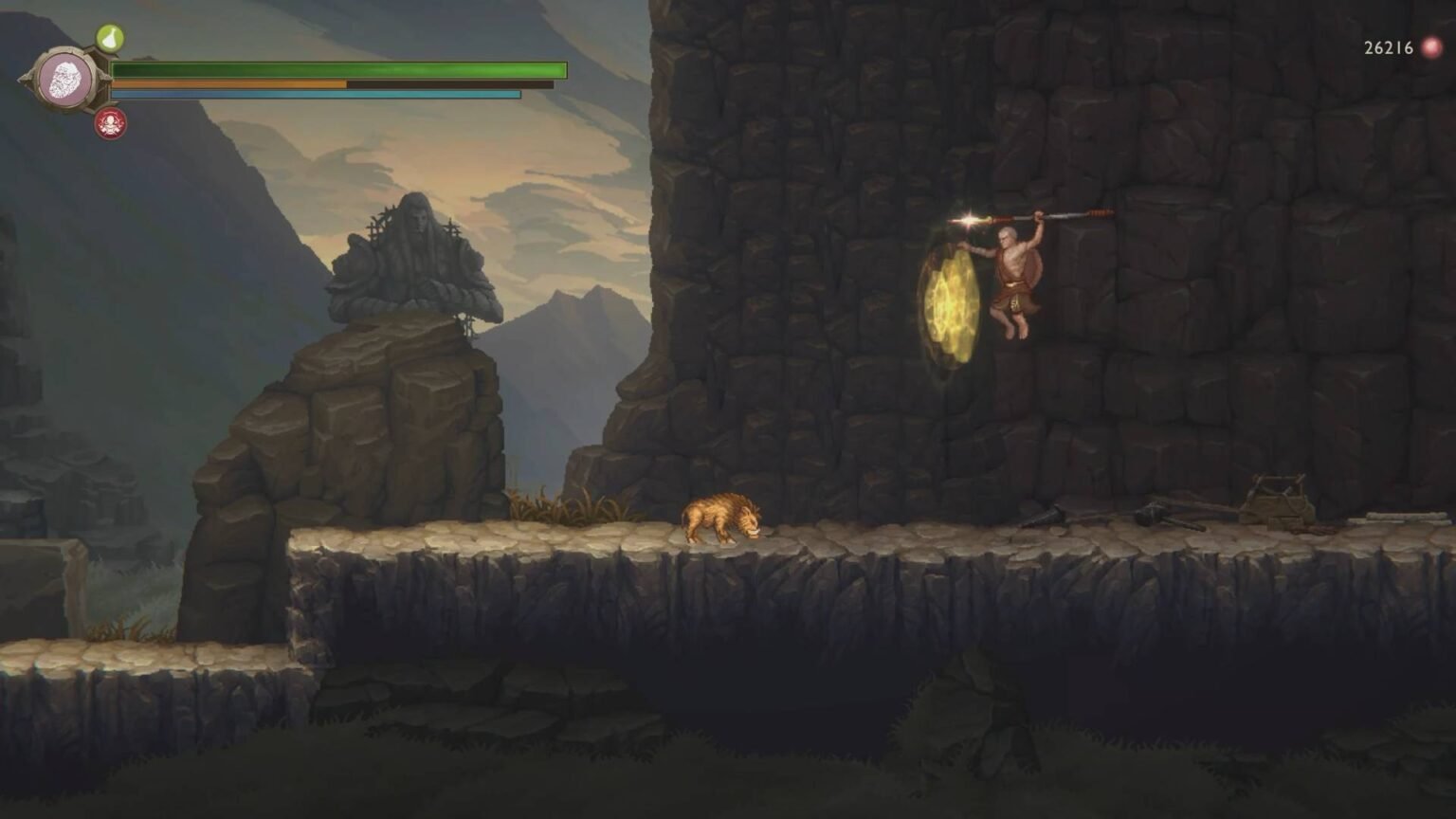The width and height of the screenshot is (1456, 819).
Task: Click the red gem currency icon
Action: (x=1429, y=45)
